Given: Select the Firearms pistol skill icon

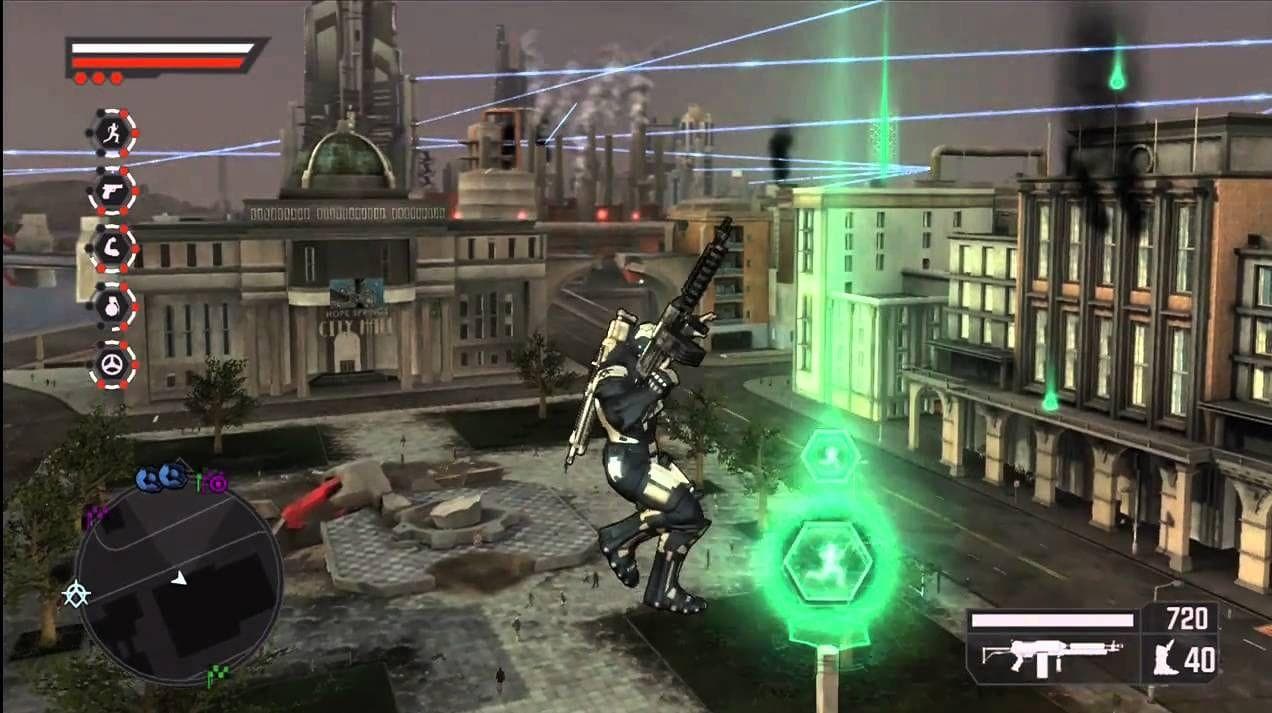Looking at the screenshot, I should coord(112,190).
